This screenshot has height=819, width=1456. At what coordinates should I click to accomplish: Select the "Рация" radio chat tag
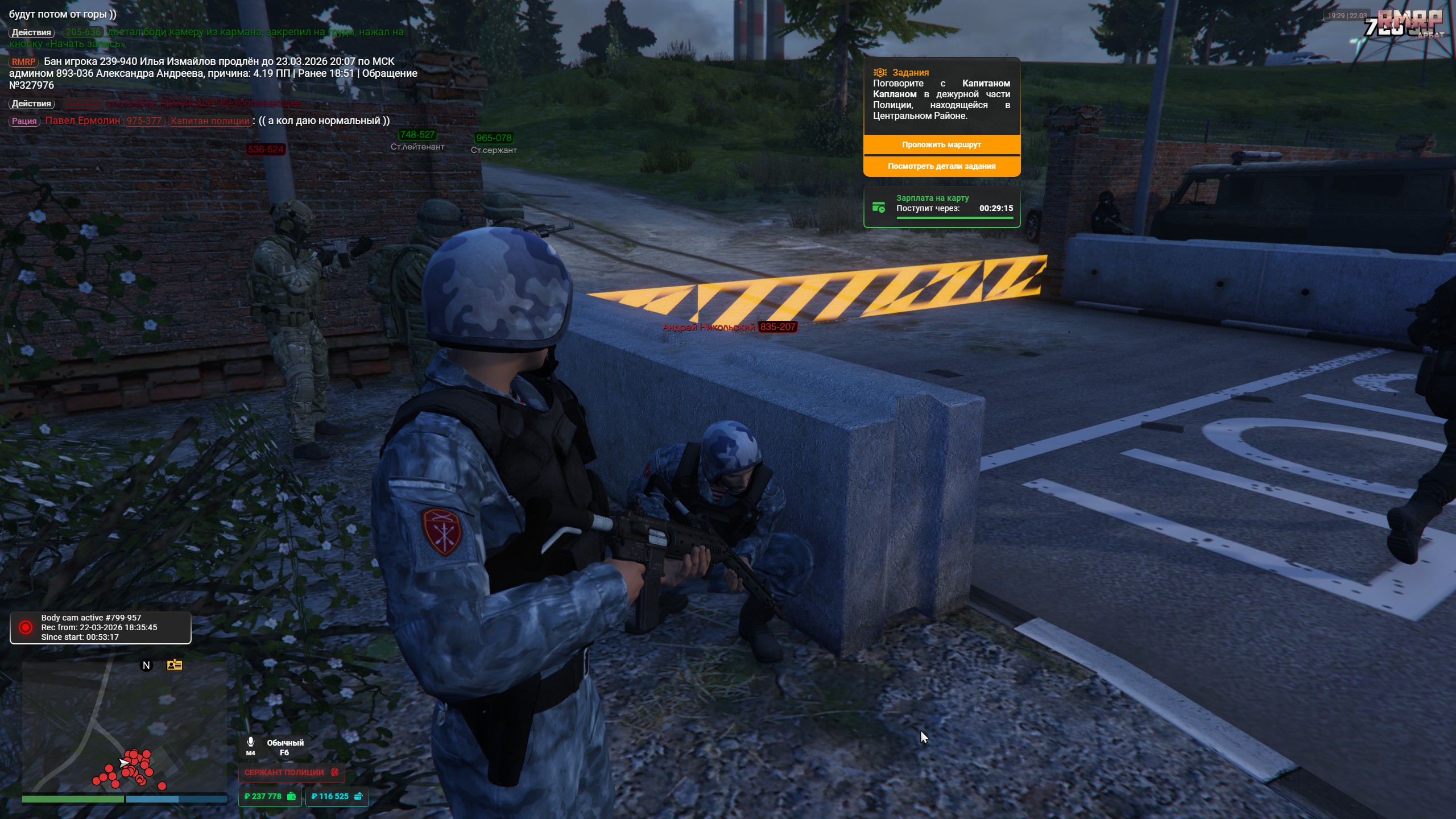[x=24, y=121]
